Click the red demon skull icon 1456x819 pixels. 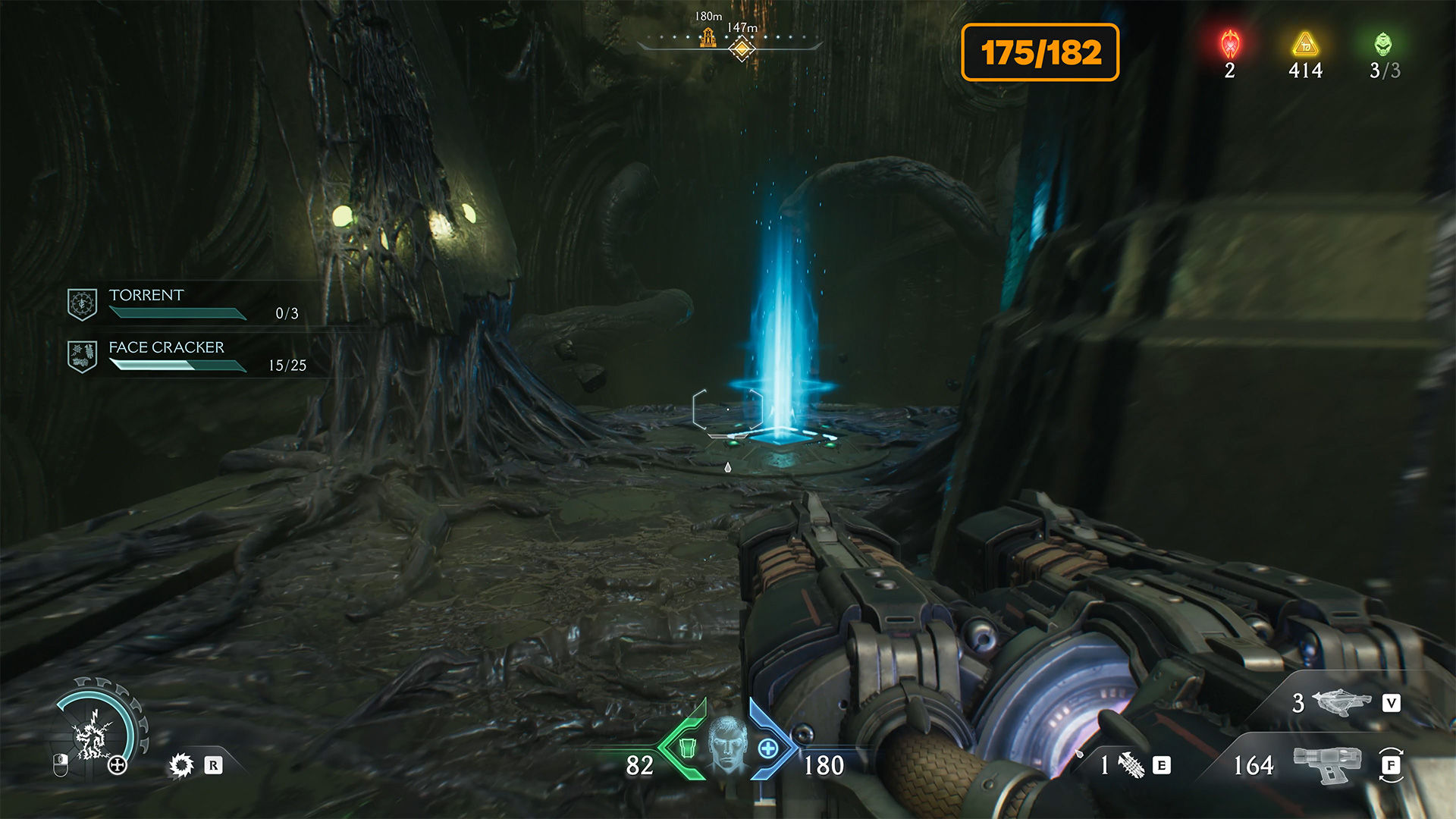click(x=1230, y=44)
